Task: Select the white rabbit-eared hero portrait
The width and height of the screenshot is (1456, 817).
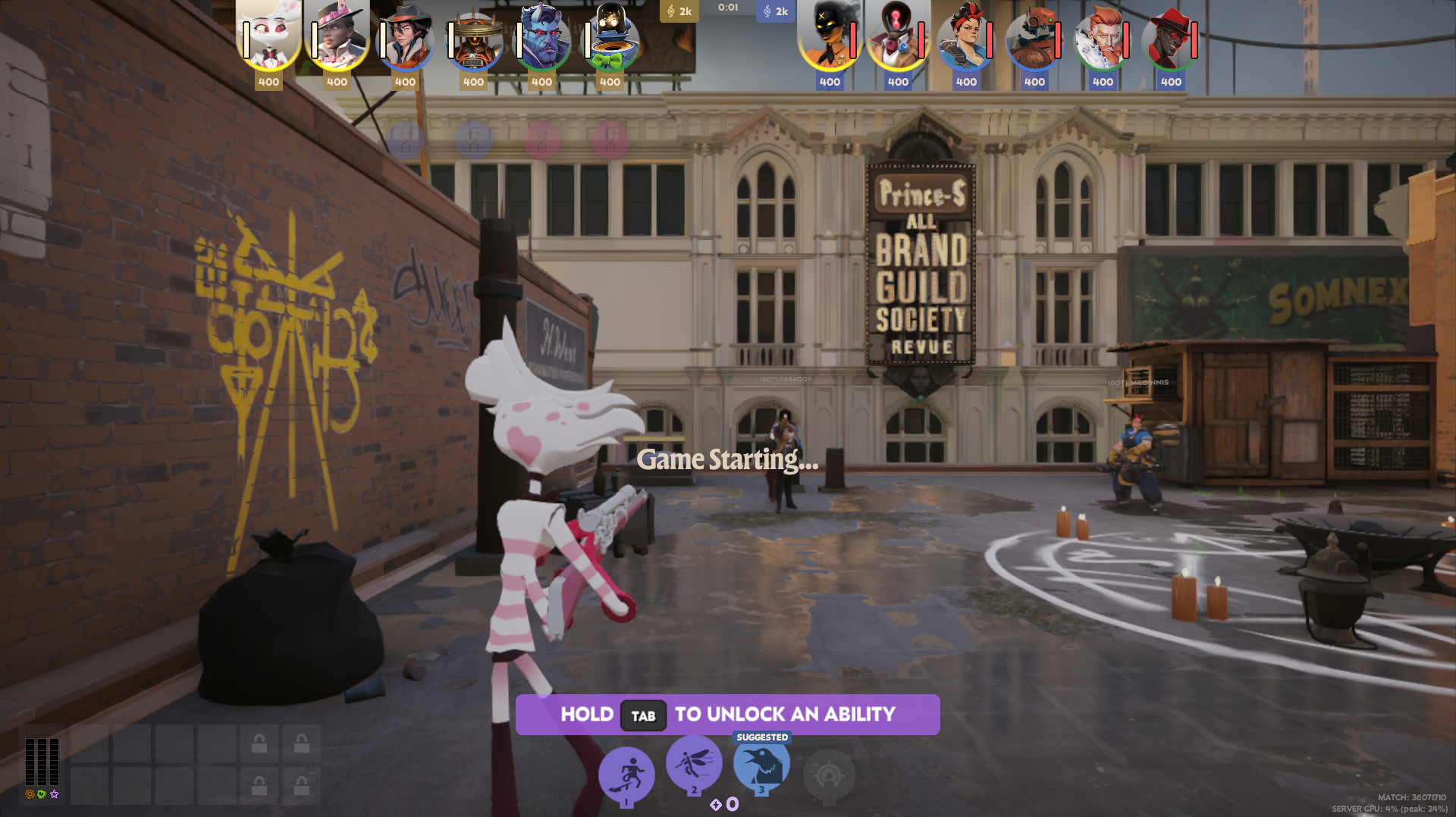Action: coord(269,36)
